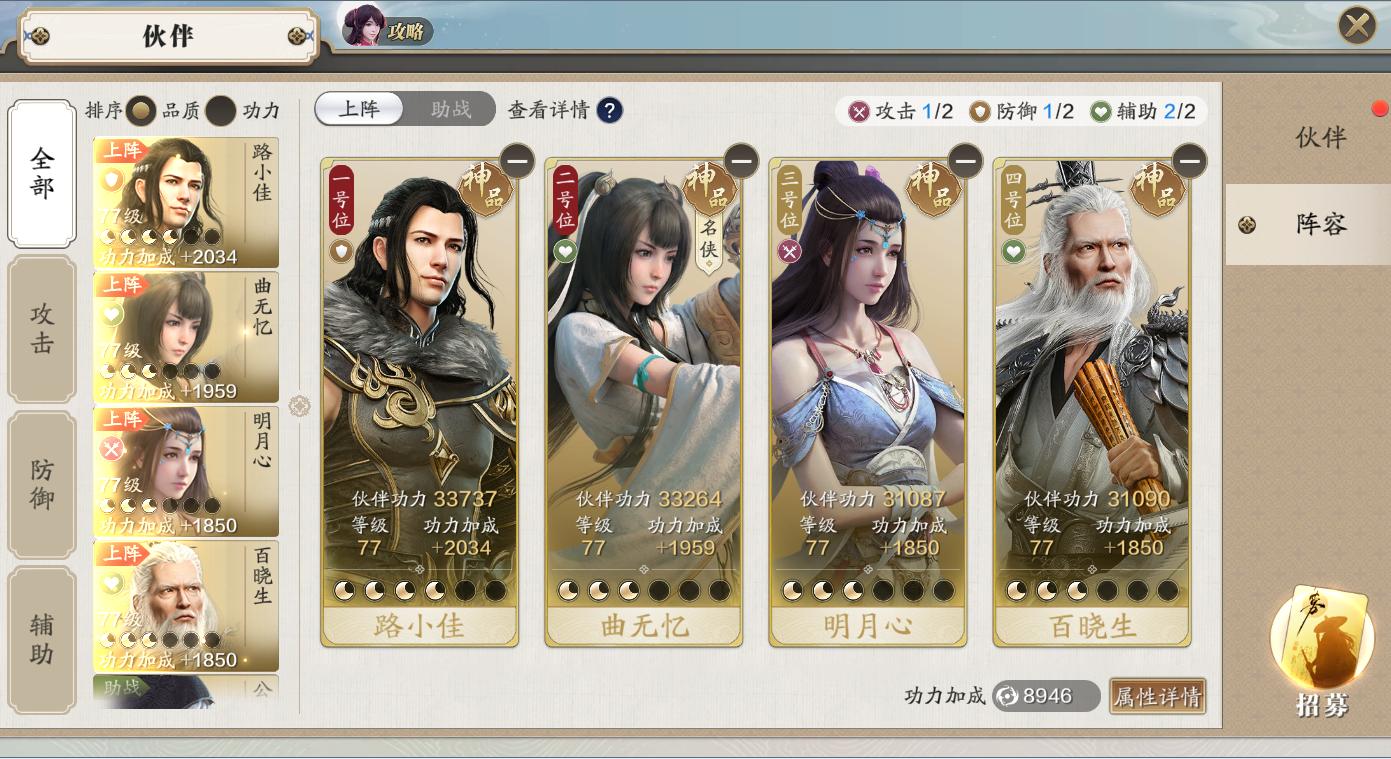This screenshot has height=759, width=1391.
Task: Click the heart support icon on 曲无忆's card
Action: tap(566, 253)
